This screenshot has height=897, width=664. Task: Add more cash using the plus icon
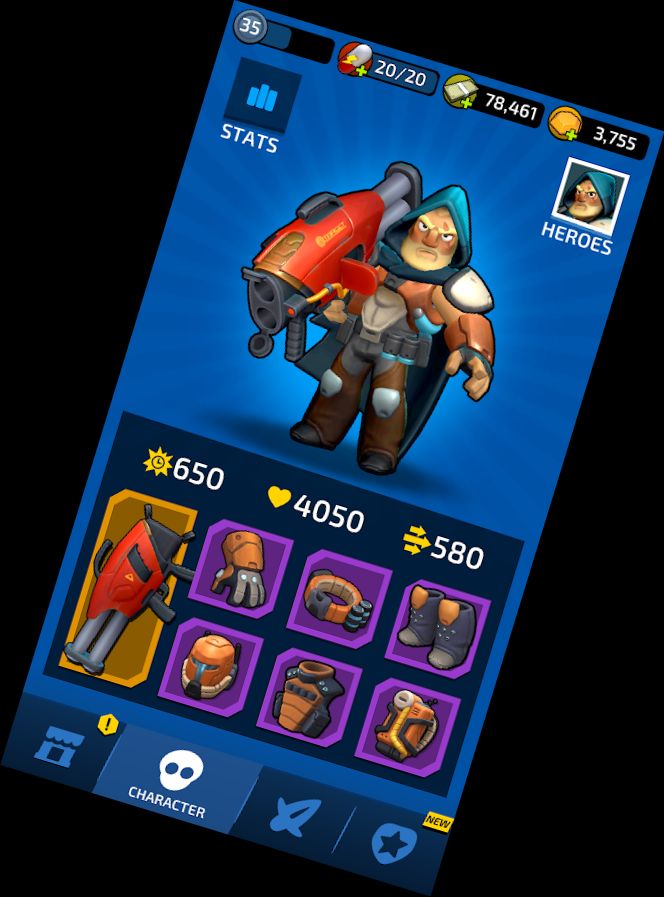[x=464, y=103]
